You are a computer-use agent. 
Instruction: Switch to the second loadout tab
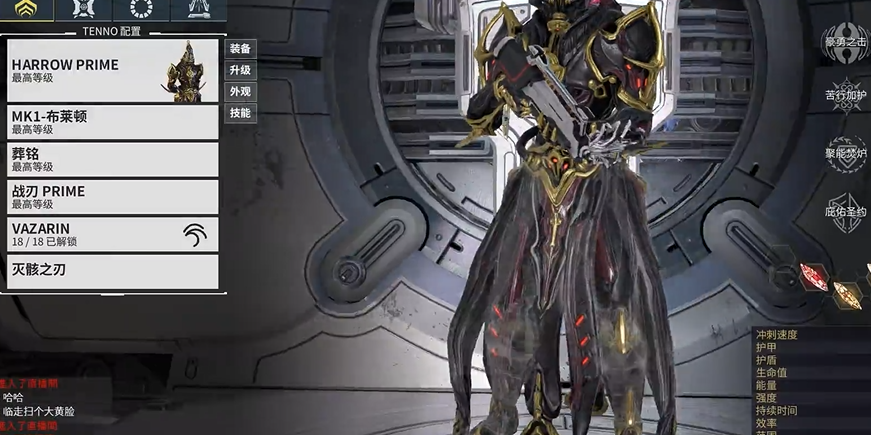click(84, 11)
